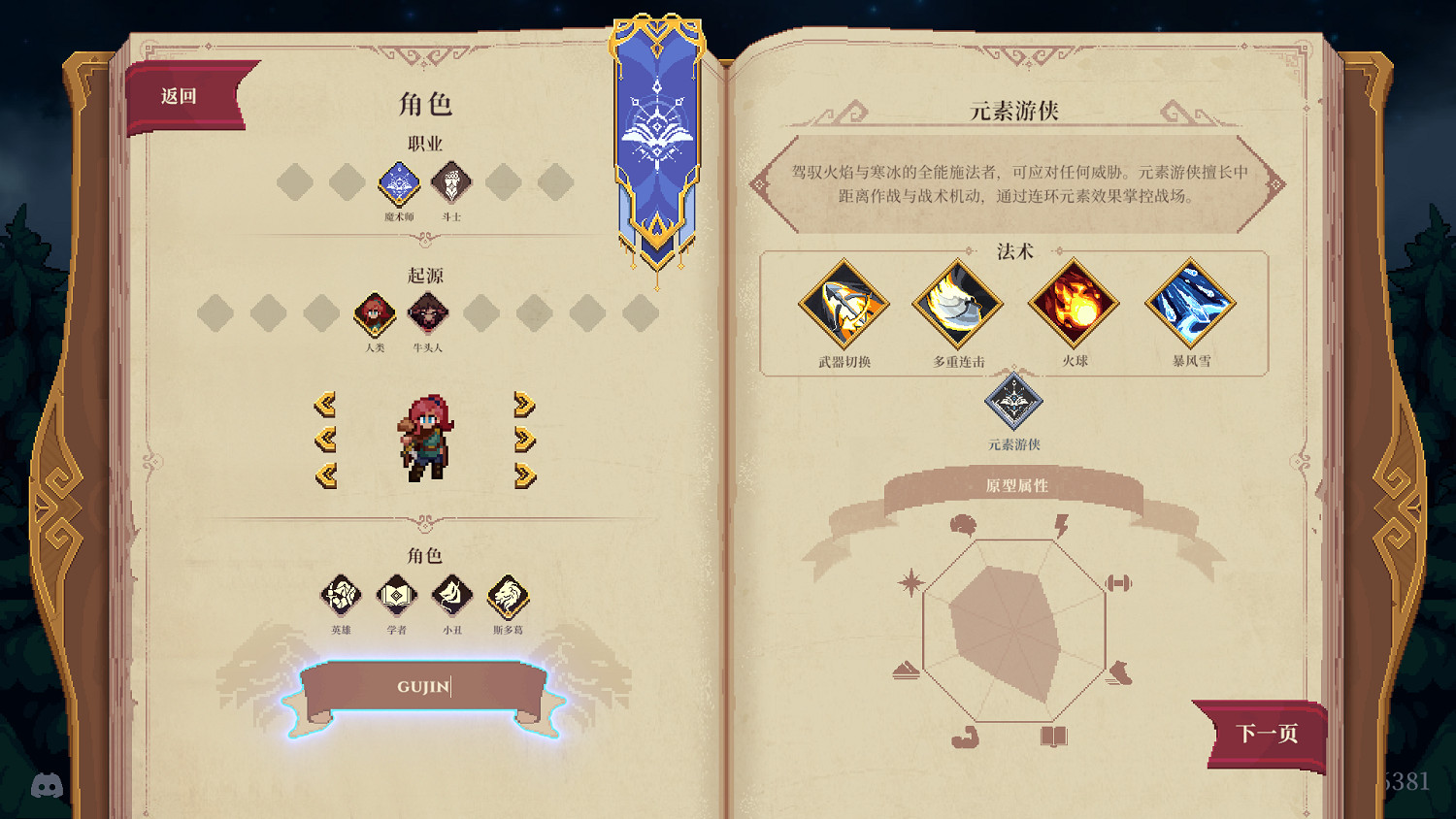Screen dimensions: 1456x819
Task: Click the 火球 (Fireball) spell icon
Action: [1074, 304]
